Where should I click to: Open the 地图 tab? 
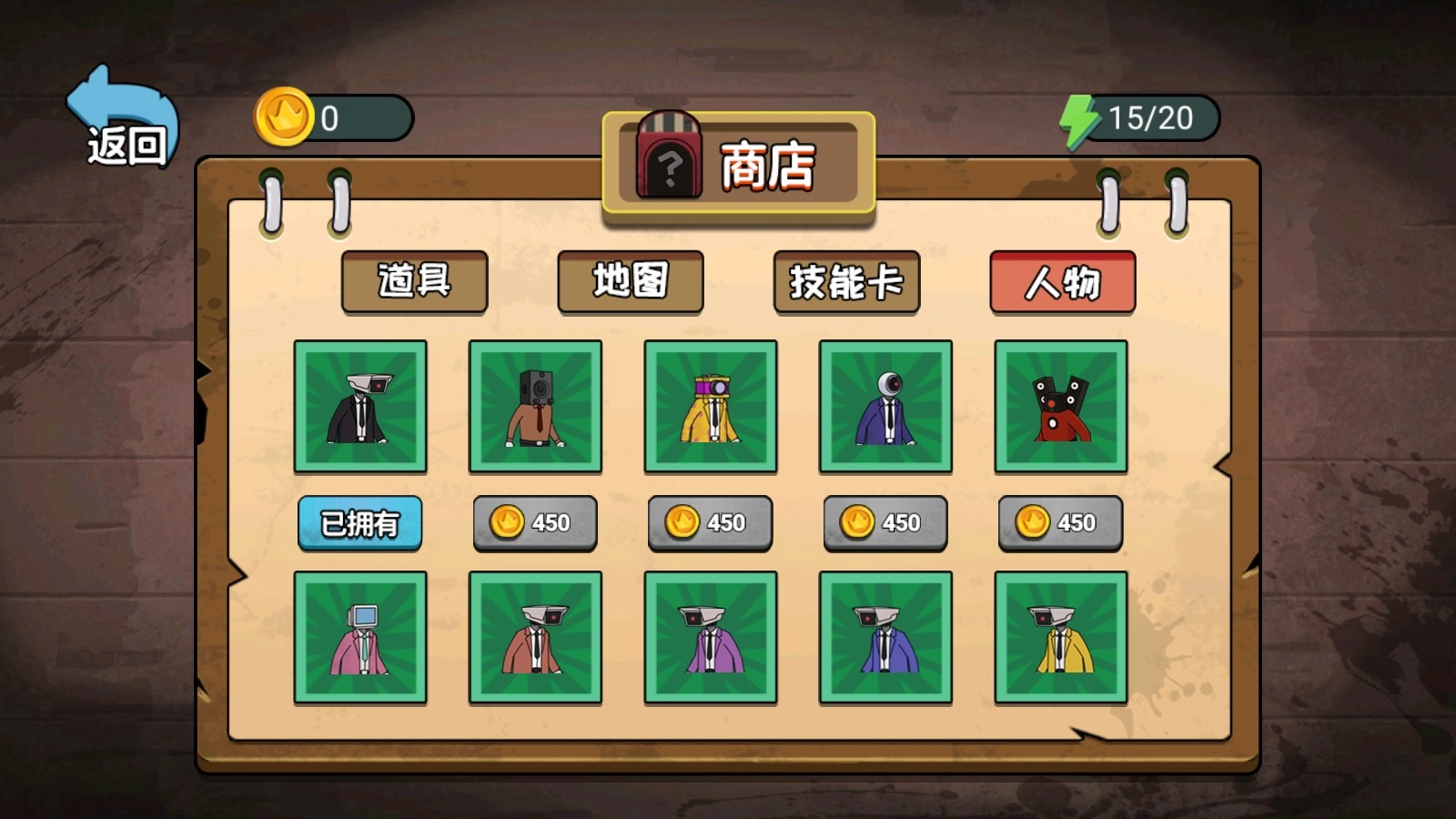[631, 282]
